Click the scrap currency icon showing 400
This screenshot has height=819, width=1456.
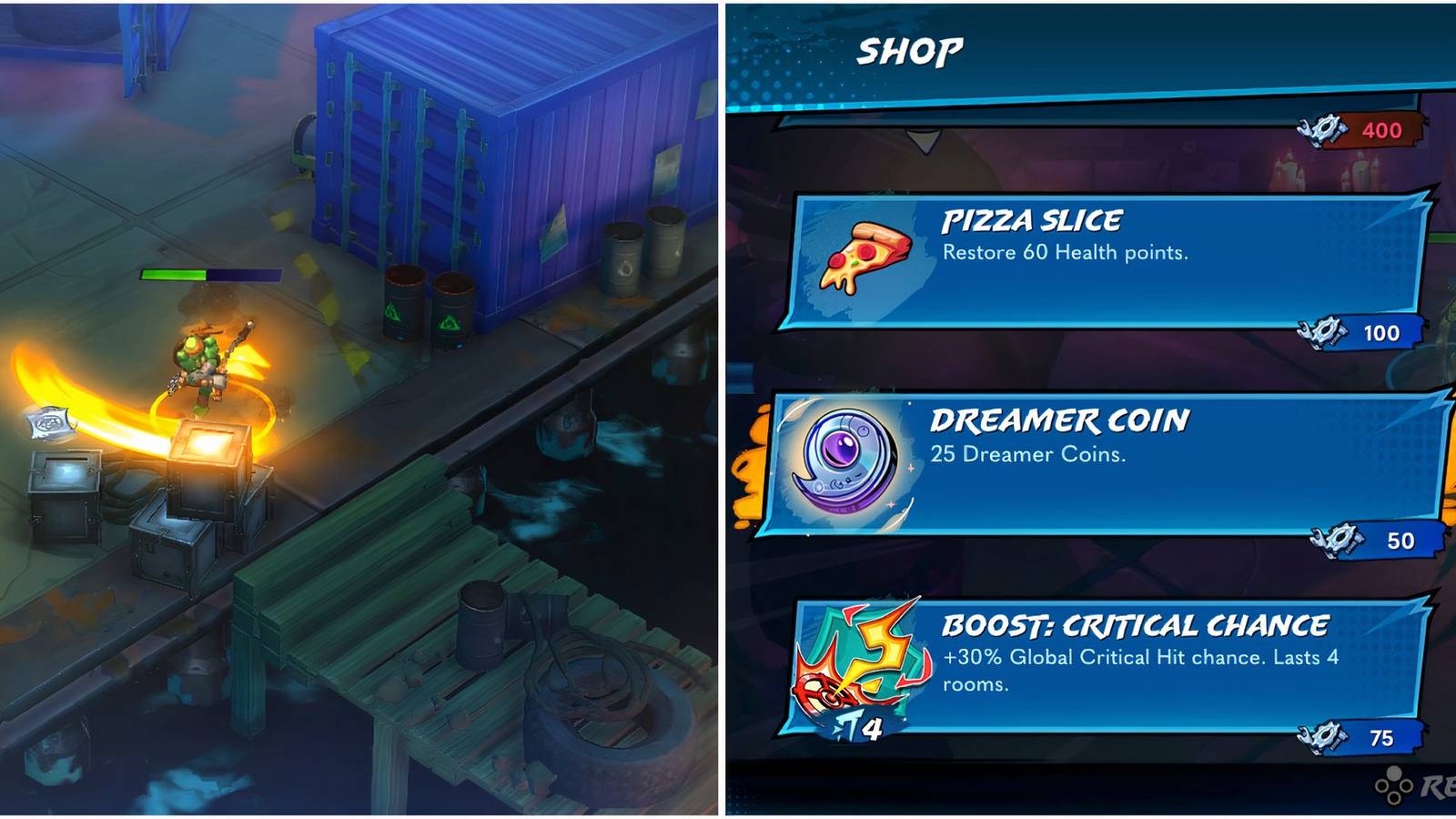[1323, 129]
